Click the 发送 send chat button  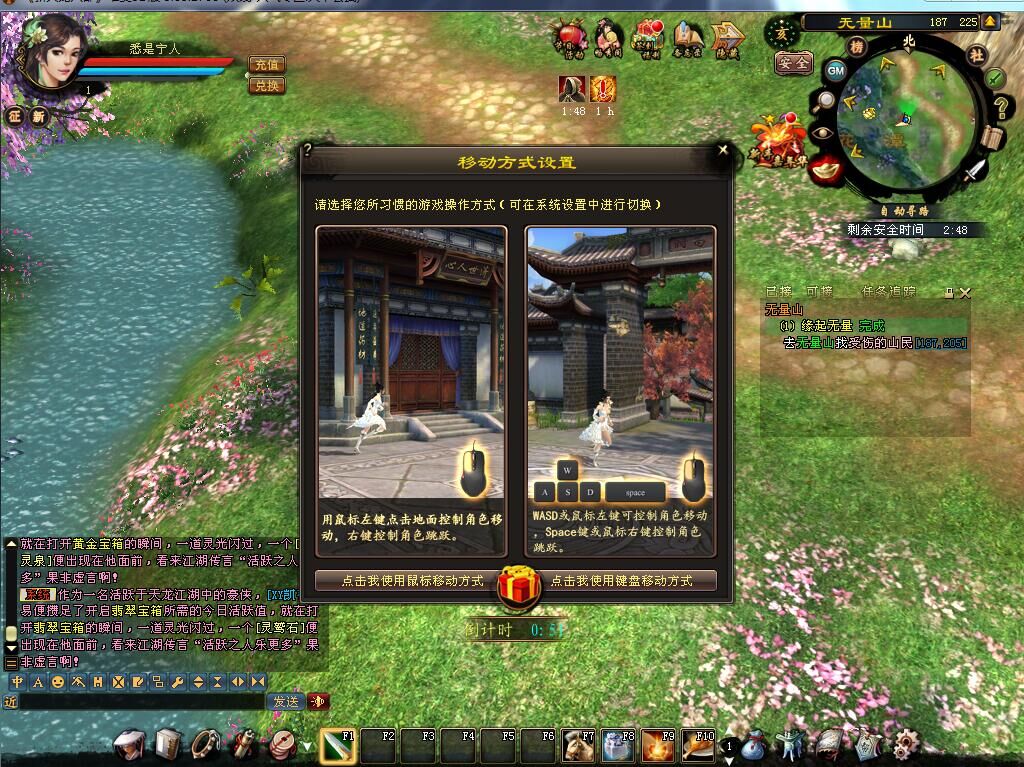click(286, 701)
